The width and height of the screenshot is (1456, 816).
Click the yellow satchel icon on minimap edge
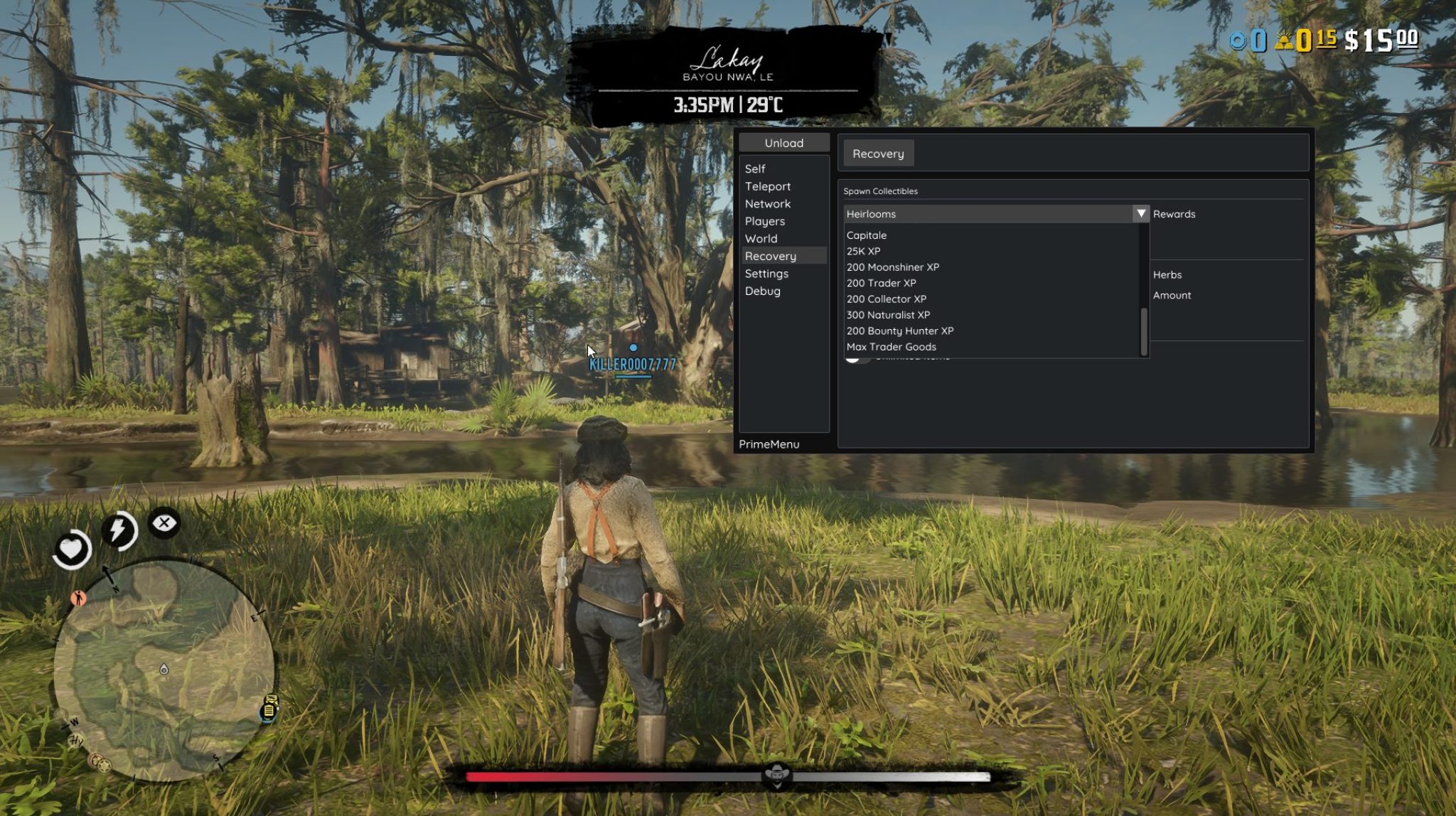pos(269,709)
